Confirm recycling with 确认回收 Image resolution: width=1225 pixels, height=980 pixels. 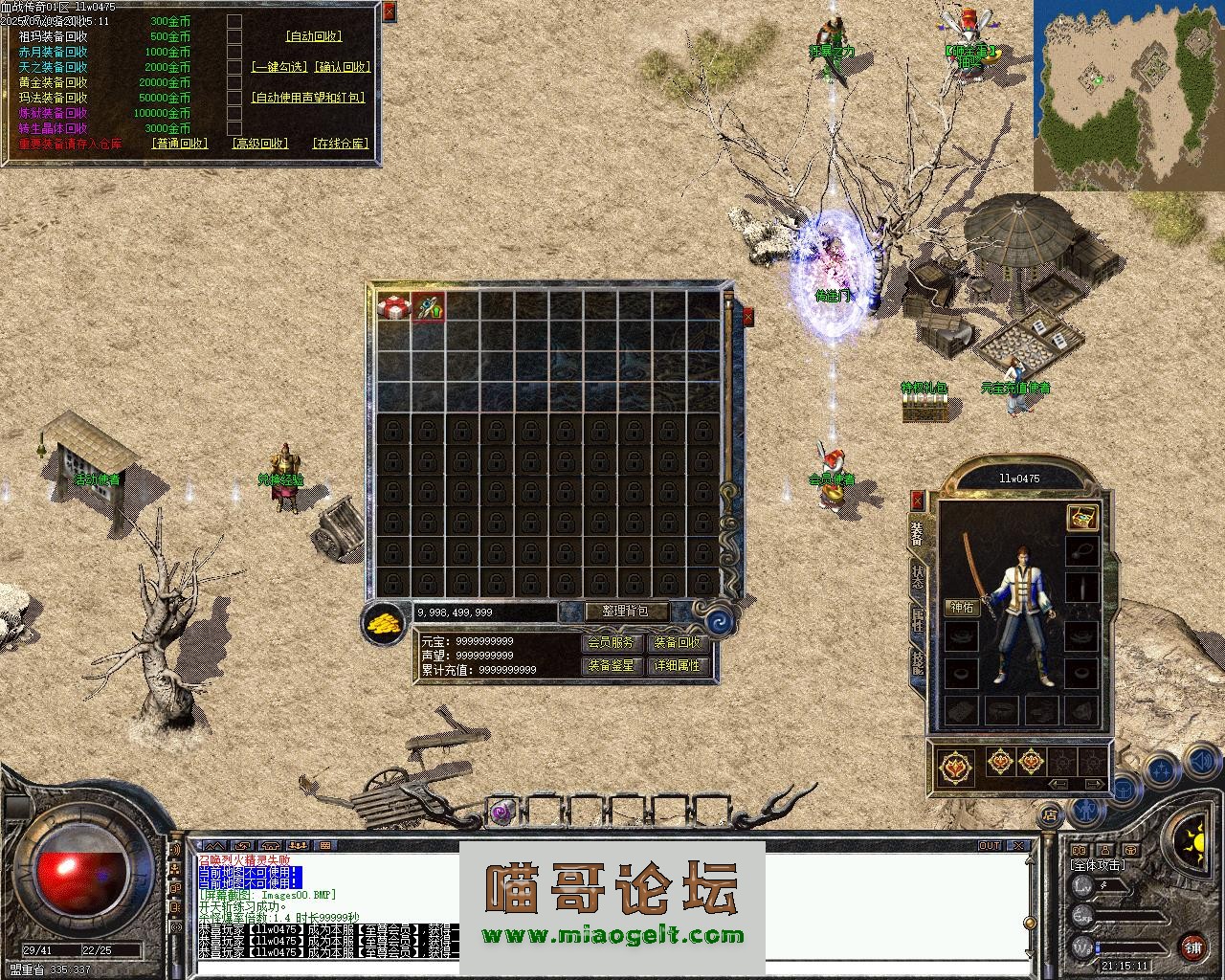342,67
